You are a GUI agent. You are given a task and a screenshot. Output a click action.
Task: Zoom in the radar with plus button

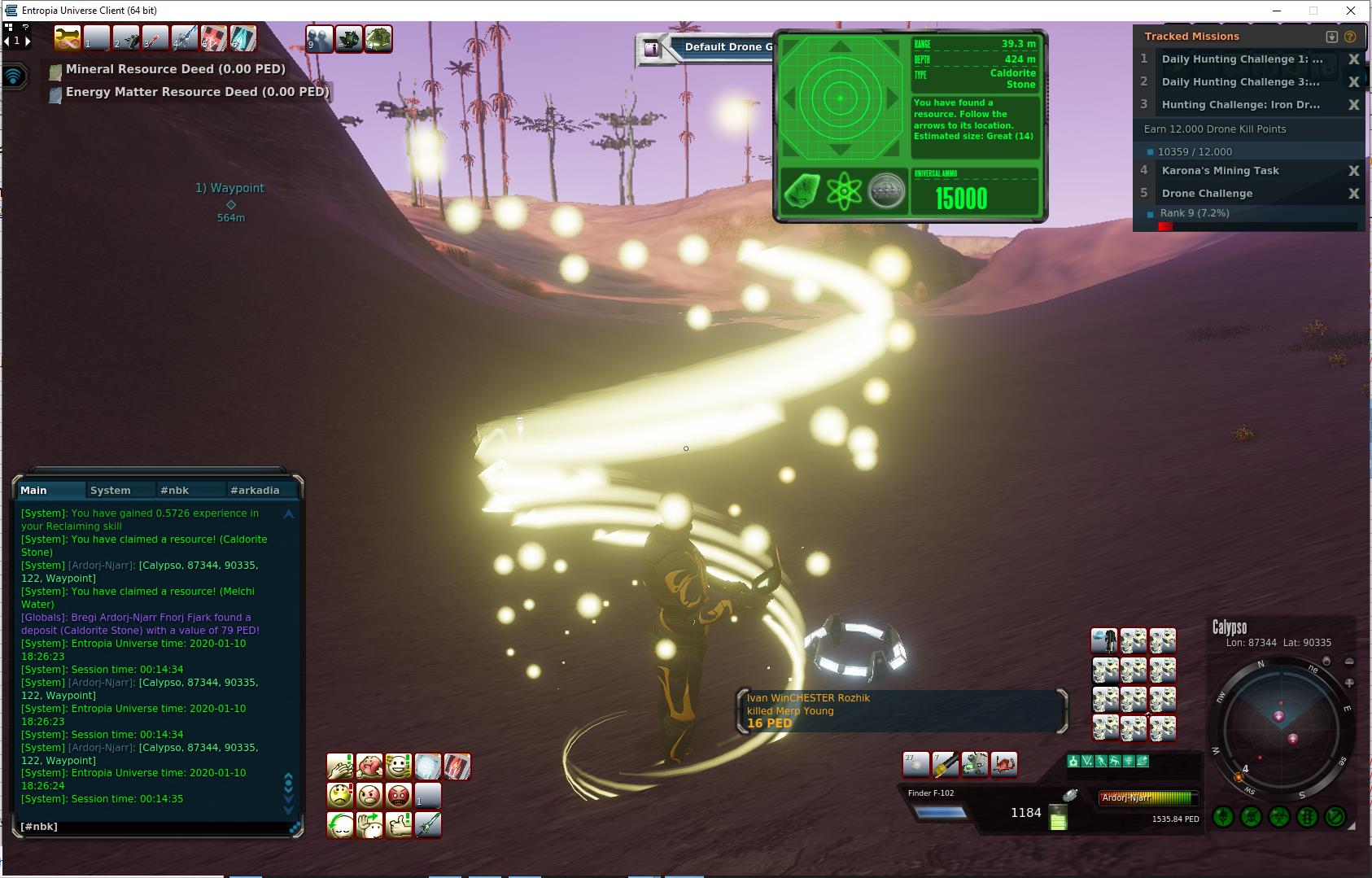(x=1349, y=683)
